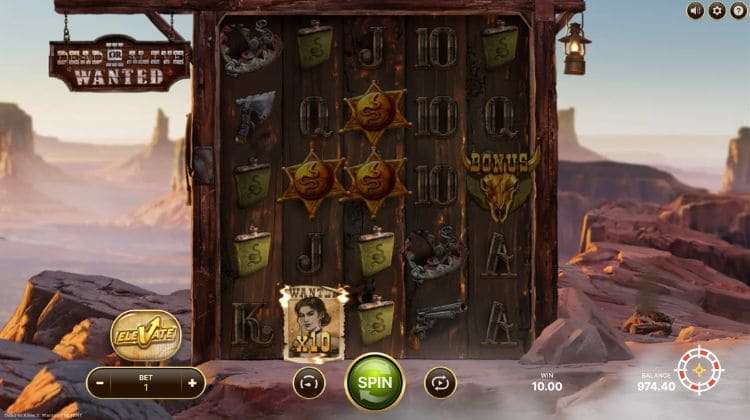This screenshot has width=750, height=420.
Task: Toggle the sound speaker icon
Action: (696, 10)
